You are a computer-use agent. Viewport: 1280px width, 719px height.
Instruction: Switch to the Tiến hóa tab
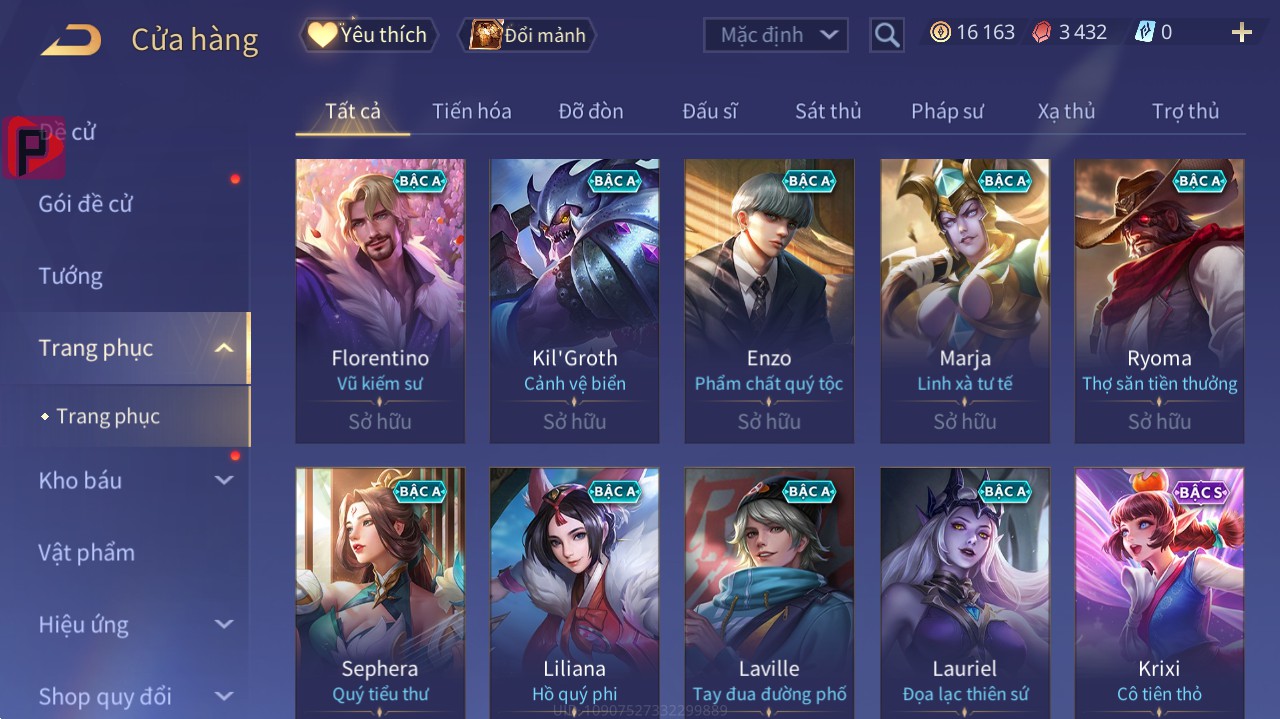471,111
